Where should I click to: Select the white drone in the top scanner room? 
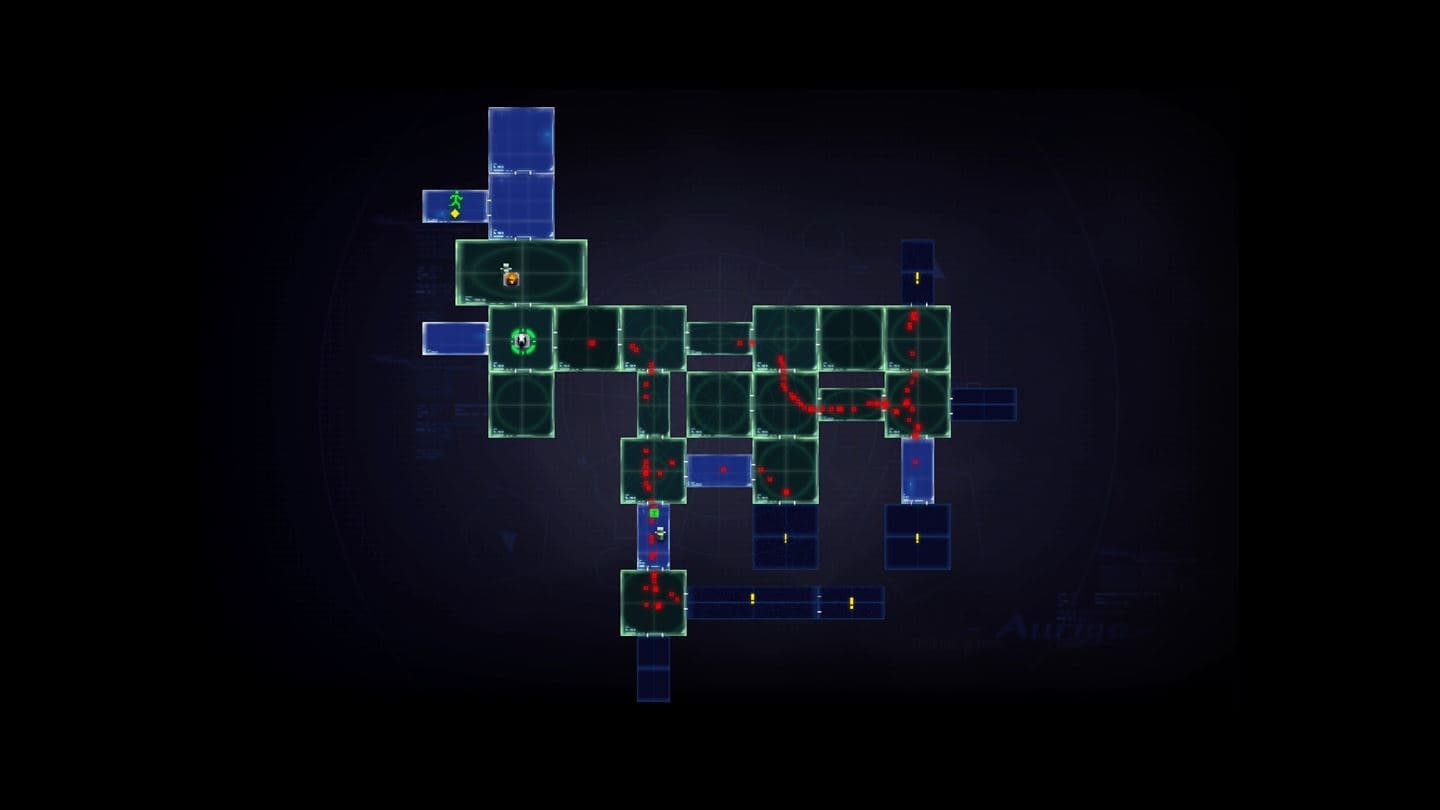[x=506, y=266]
